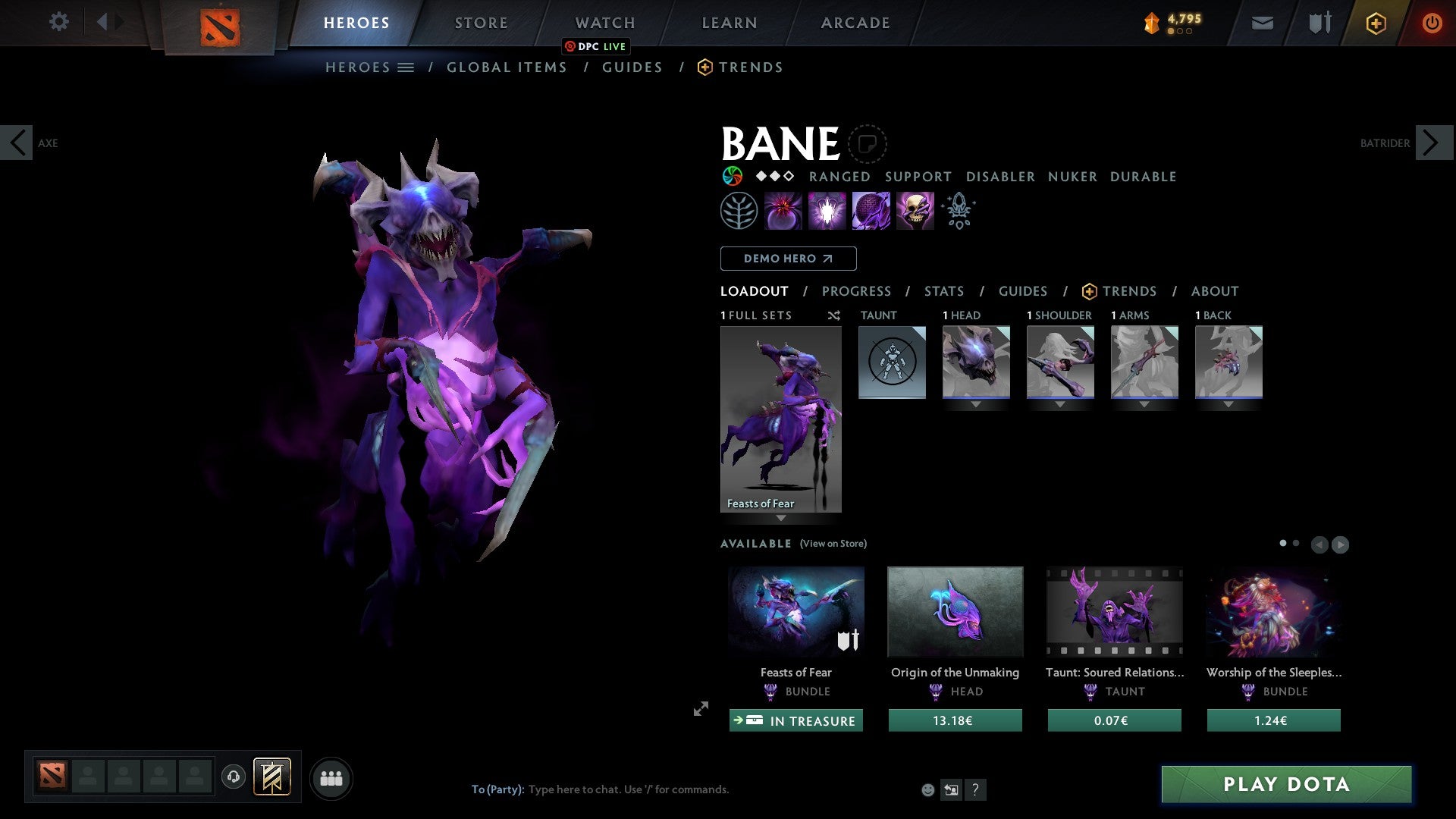Open the friends list icon near the chat
The width and height of the screenshot is (1456, 819).
[331, 777]
